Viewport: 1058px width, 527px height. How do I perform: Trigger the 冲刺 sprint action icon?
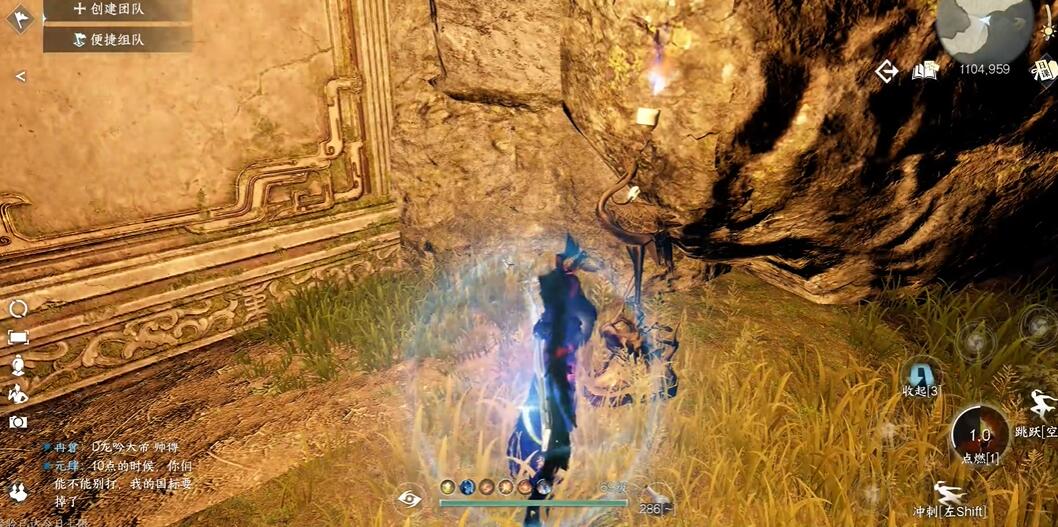(946, 494)
